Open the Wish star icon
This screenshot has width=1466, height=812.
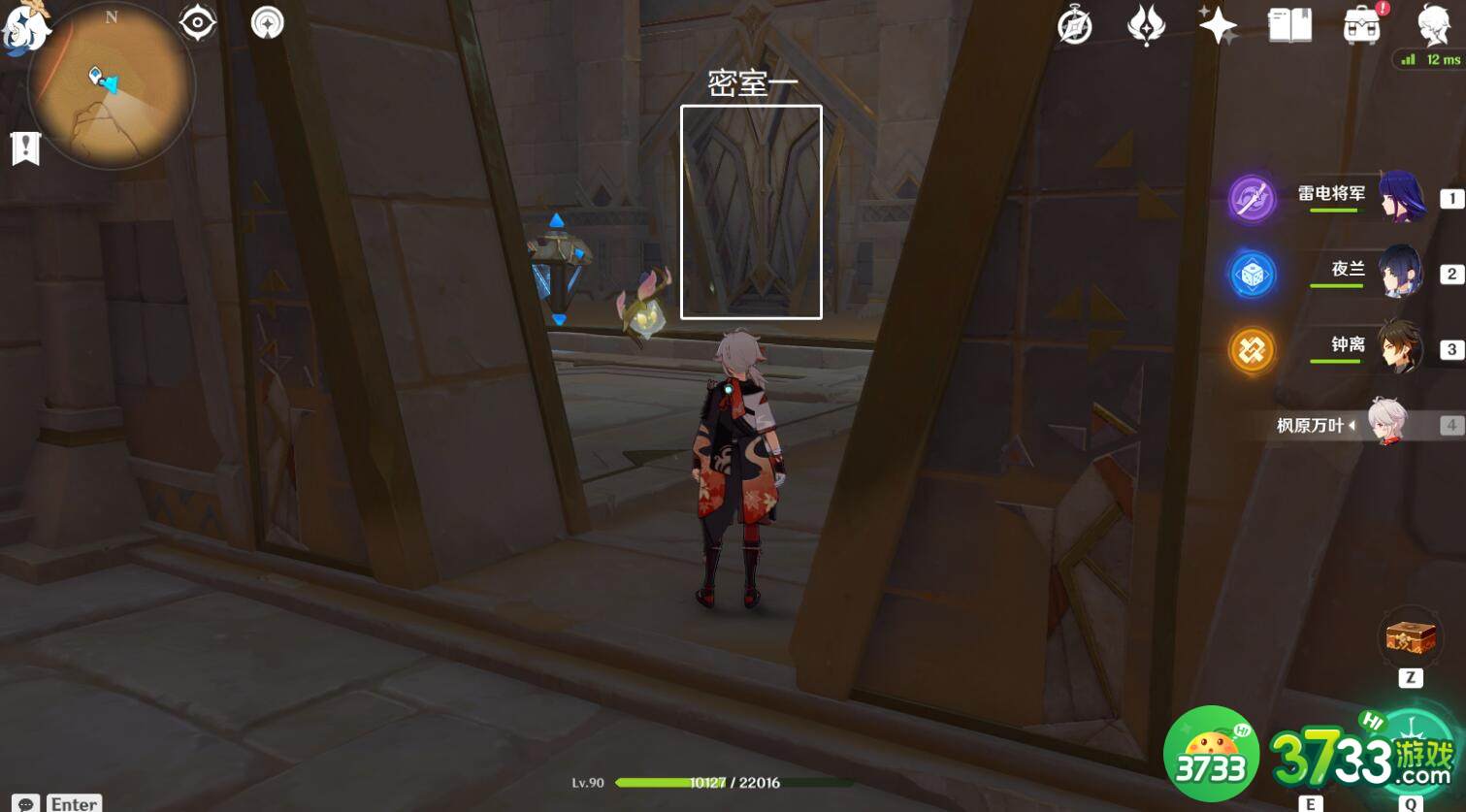(1218, 26)
